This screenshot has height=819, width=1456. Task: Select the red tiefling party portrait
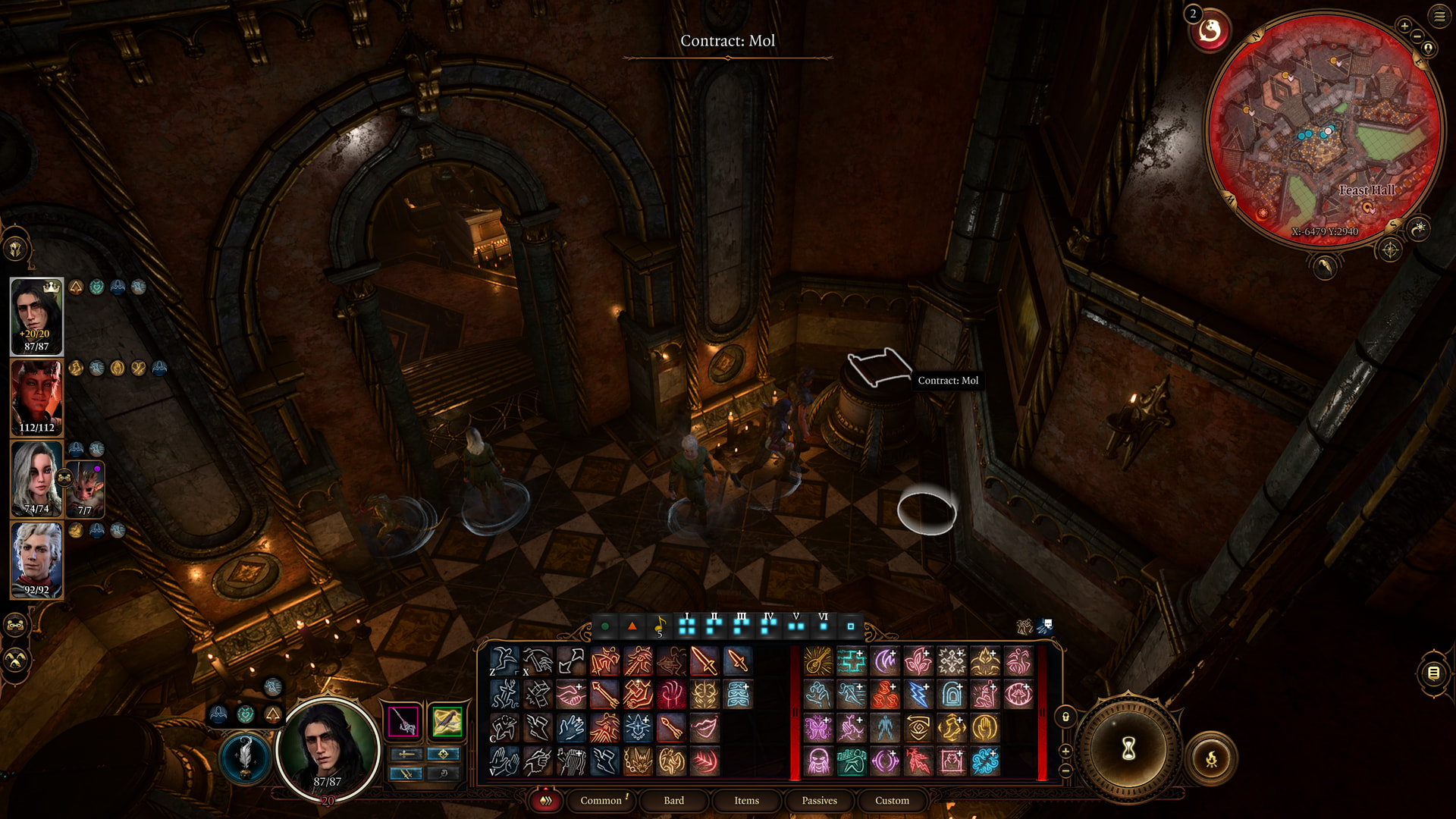(36, 397)
